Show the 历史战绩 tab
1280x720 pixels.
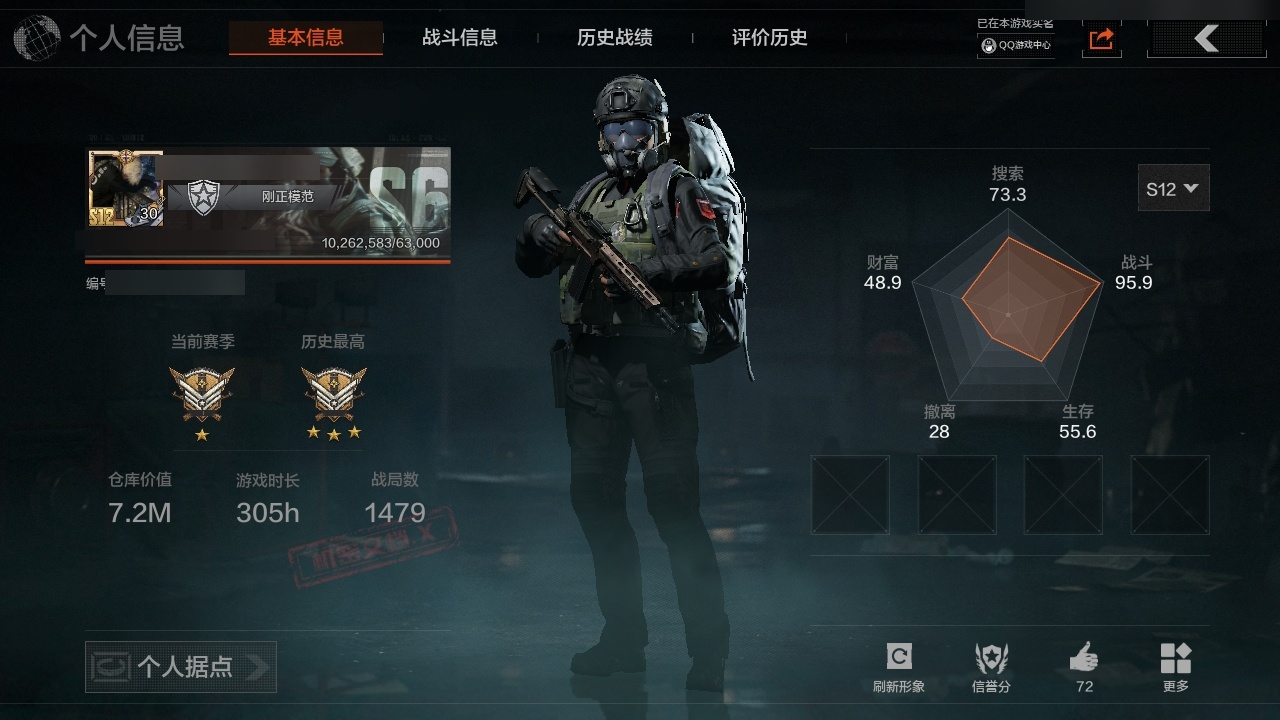click(x=615, y=38)
